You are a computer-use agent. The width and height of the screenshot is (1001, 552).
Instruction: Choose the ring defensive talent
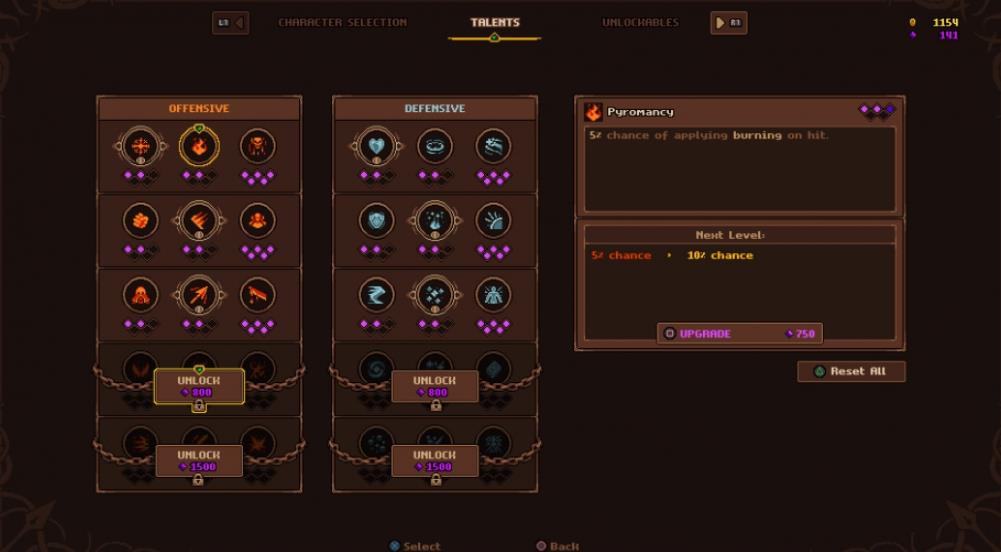(x=435, y=147)
